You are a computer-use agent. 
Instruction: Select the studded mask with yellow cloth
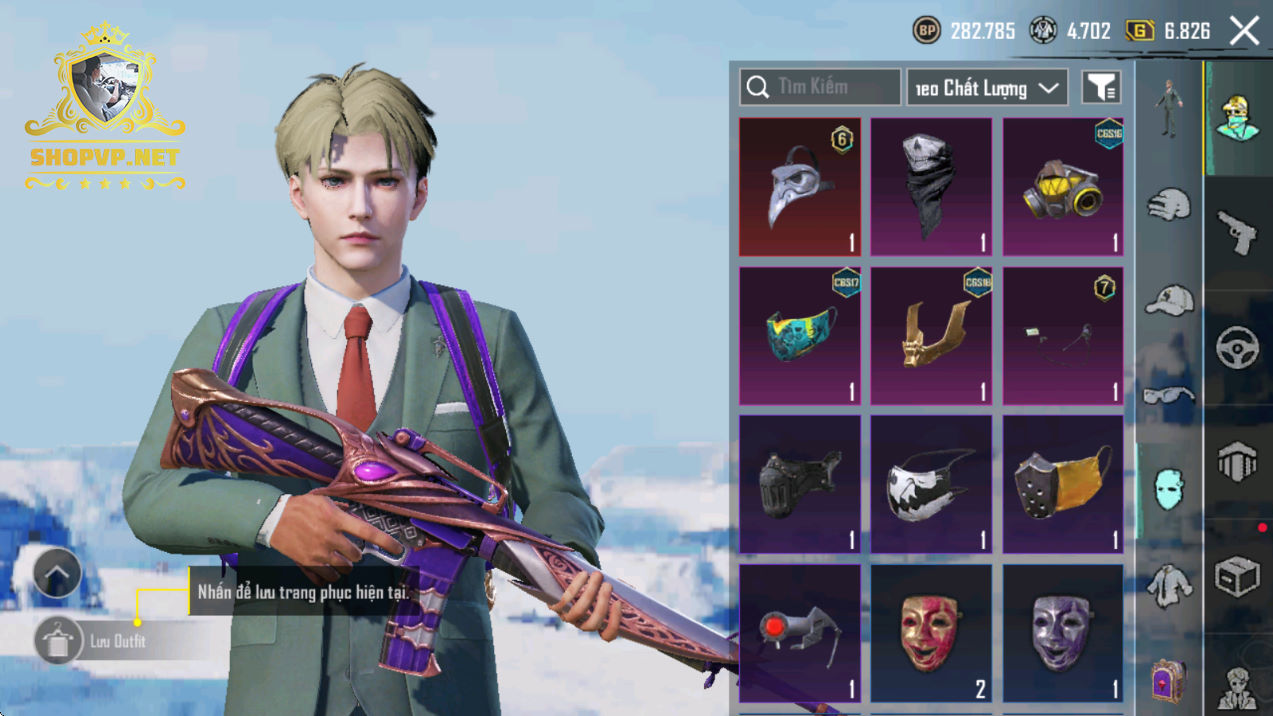coord(1063,484)
